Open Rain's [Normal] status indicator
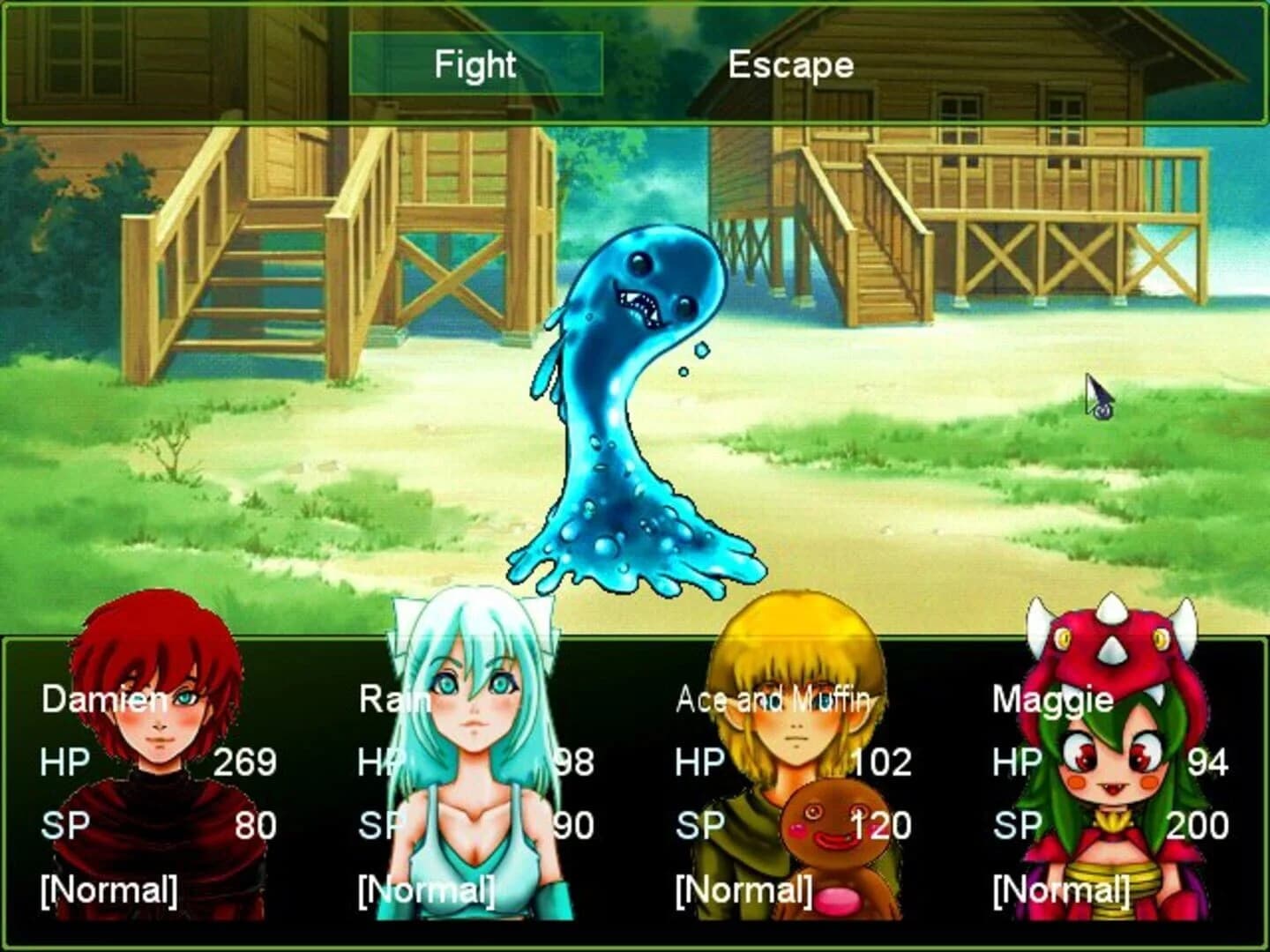Image resolution: width=1270 pixels, height=952 pixels. coord(427,890)
